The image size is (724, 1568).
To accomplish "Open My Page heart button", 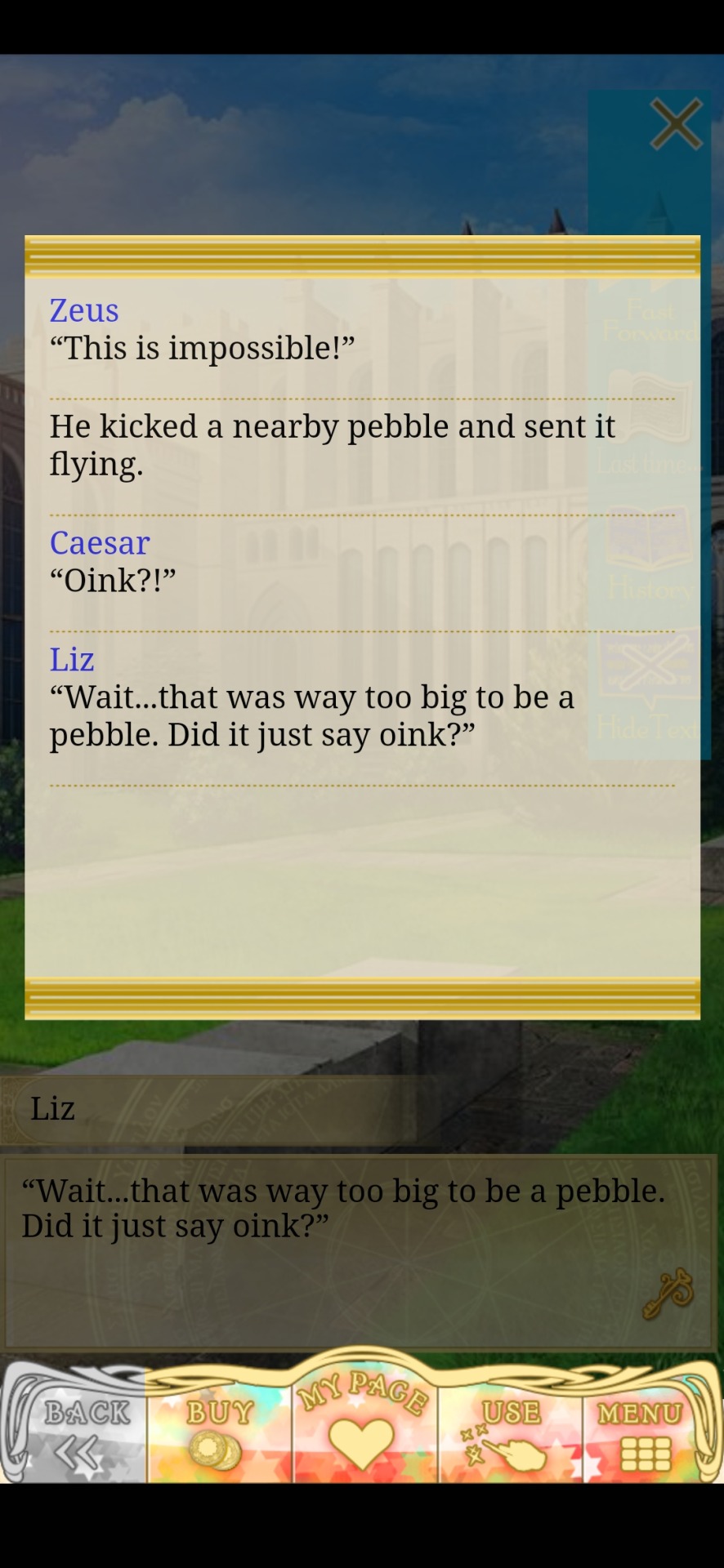I will (362, 1421).
